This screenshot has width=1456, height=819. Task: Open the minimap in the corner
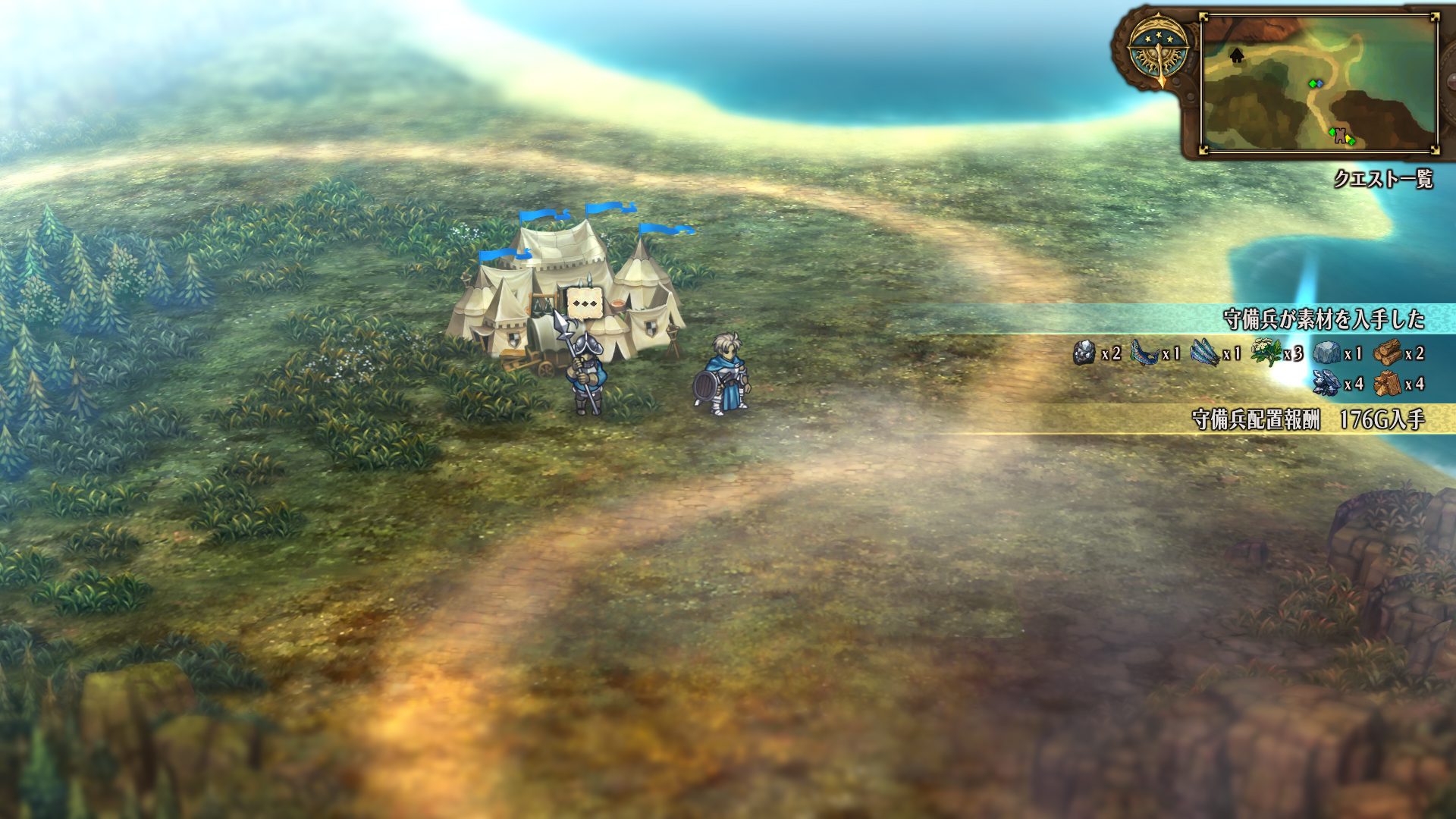(1319, 83)
